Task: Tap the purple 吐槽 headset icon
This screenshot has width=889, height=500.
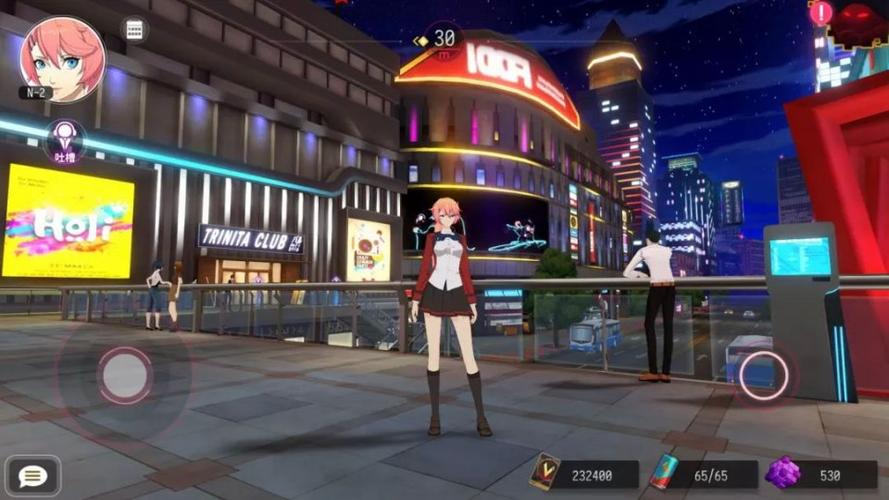Action: (66, 140)
